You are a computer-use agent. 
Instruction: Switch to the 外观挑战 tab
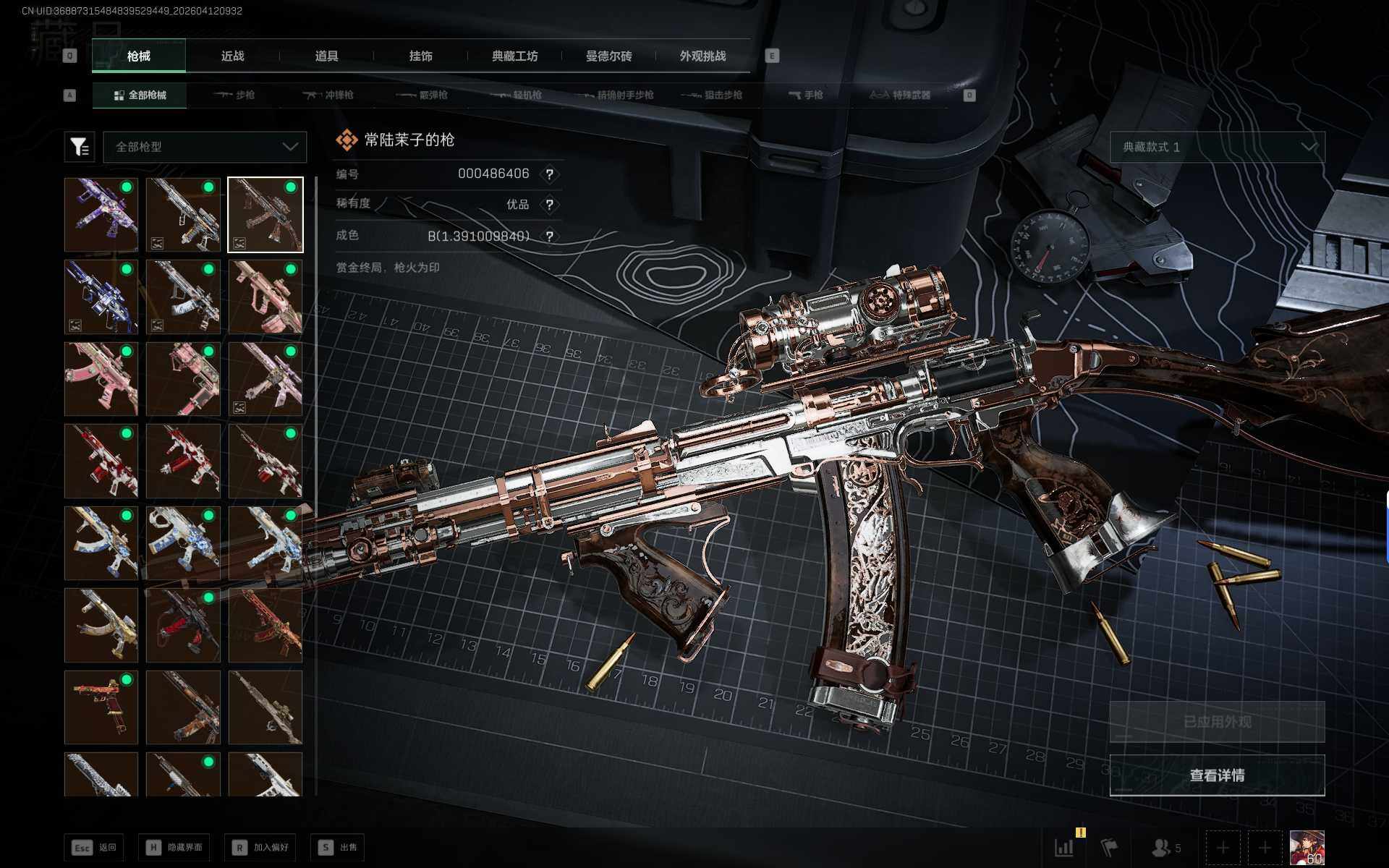(702, 56)
